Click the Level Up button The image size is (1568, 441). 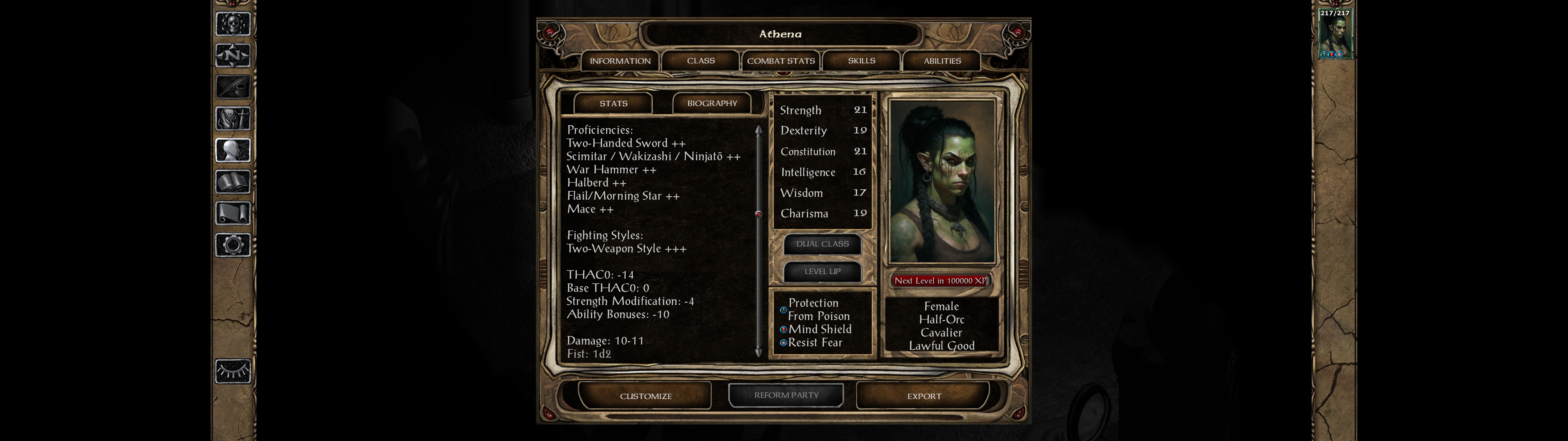coord(822,272)
